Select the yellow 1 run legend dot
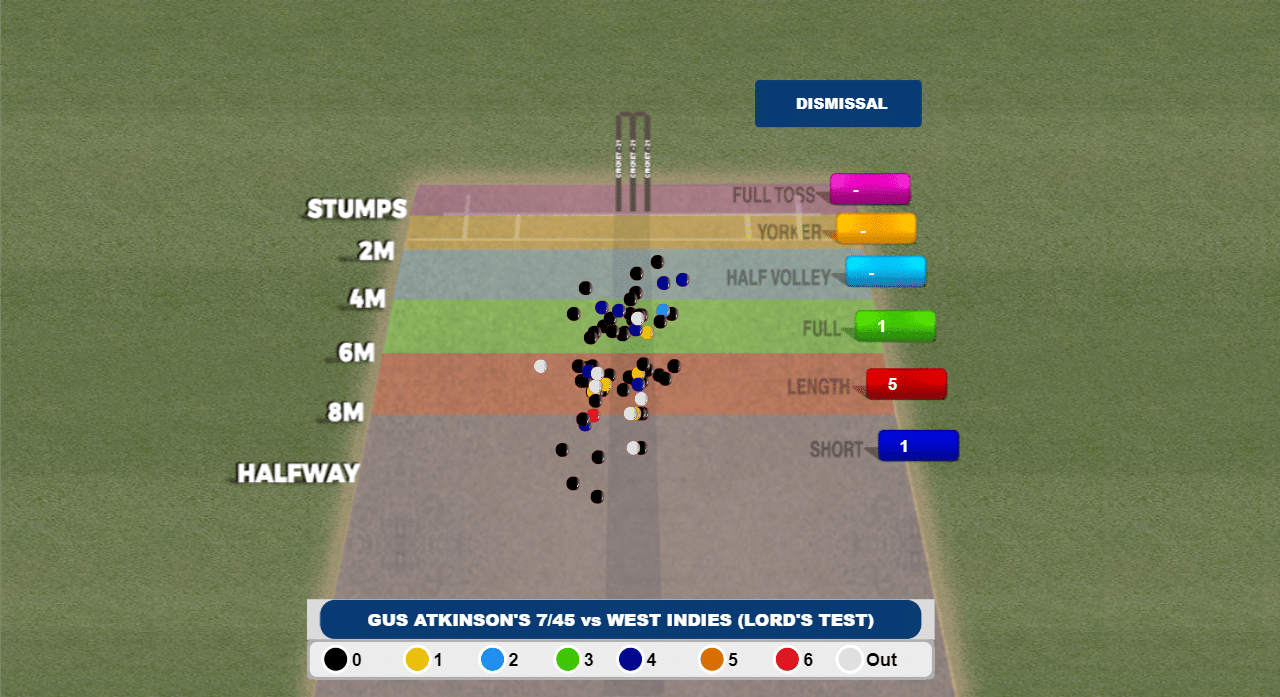 (x=416, y=660)
